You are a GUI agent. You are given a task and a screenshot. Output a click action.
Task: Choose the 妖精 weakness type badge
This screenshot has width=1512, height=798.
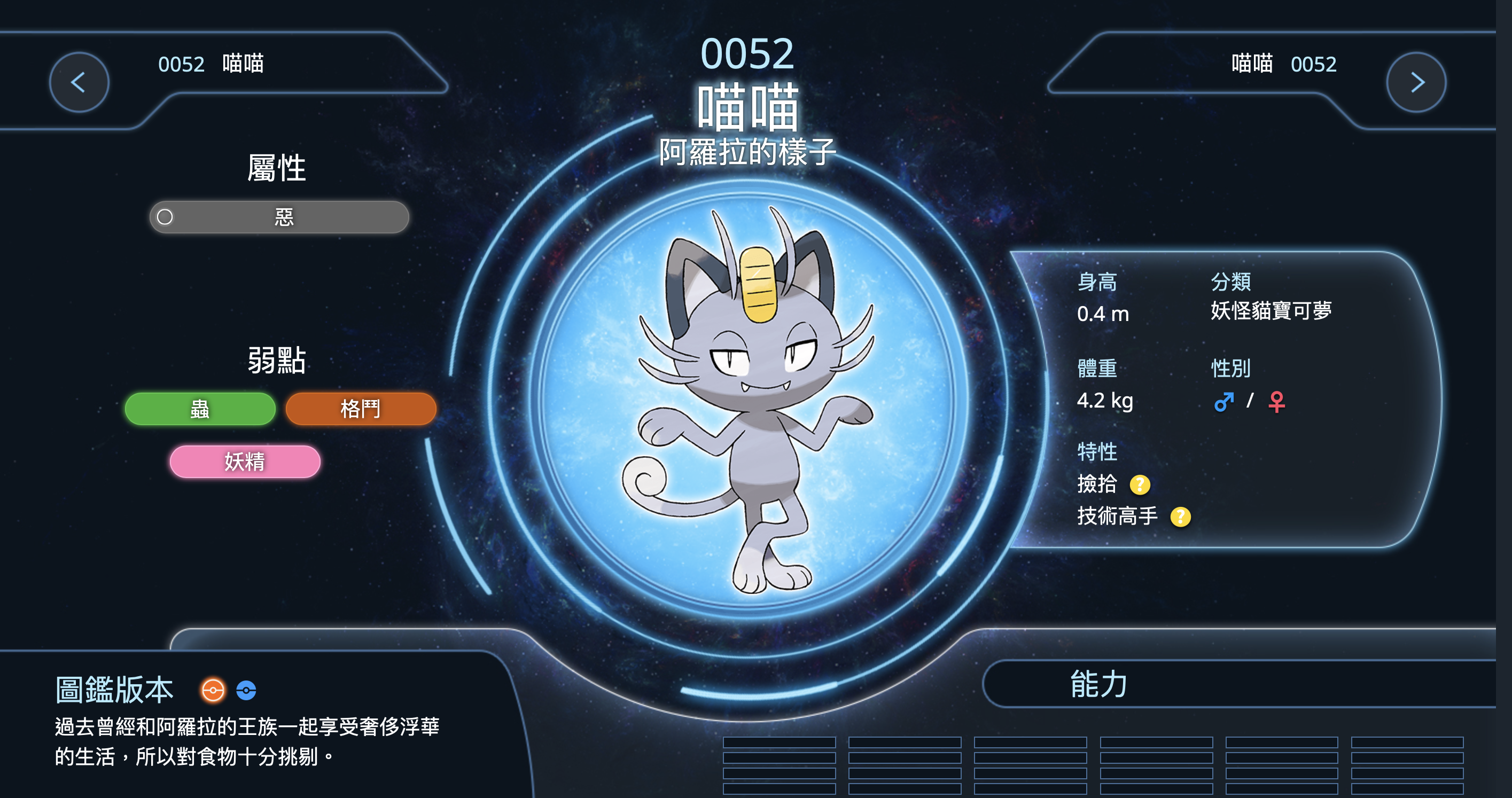[x=245, y=462]
